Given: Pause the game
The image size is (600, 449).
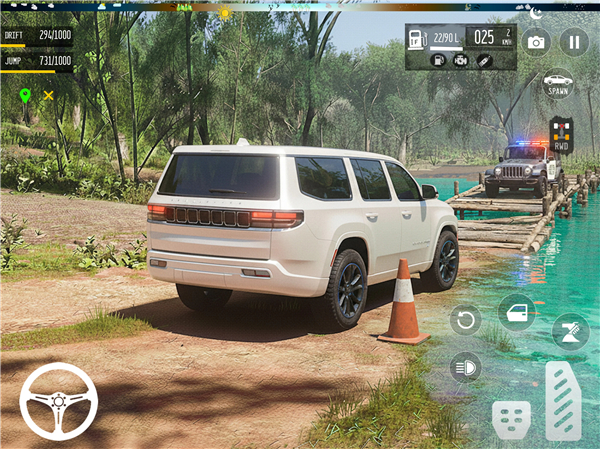Looking at the screenshot, I should tap(573, 42).
